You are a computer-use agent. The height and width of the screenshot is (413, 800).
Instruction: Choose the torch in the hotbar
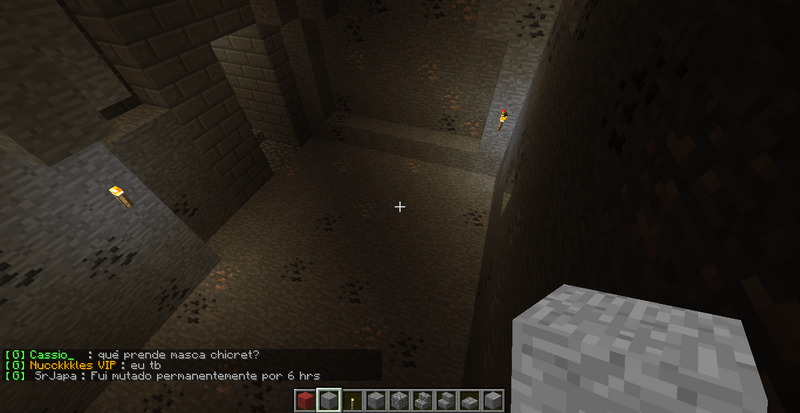[352, 401]
